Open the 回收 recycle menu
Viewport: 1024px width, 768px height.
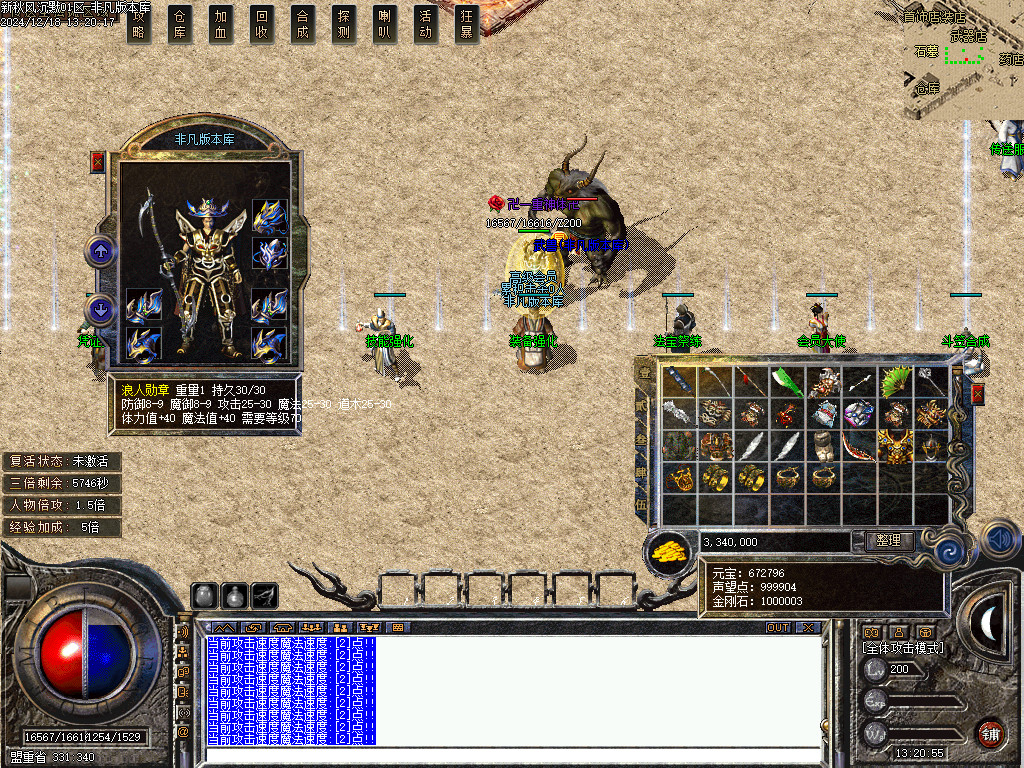tap(262, 24)
